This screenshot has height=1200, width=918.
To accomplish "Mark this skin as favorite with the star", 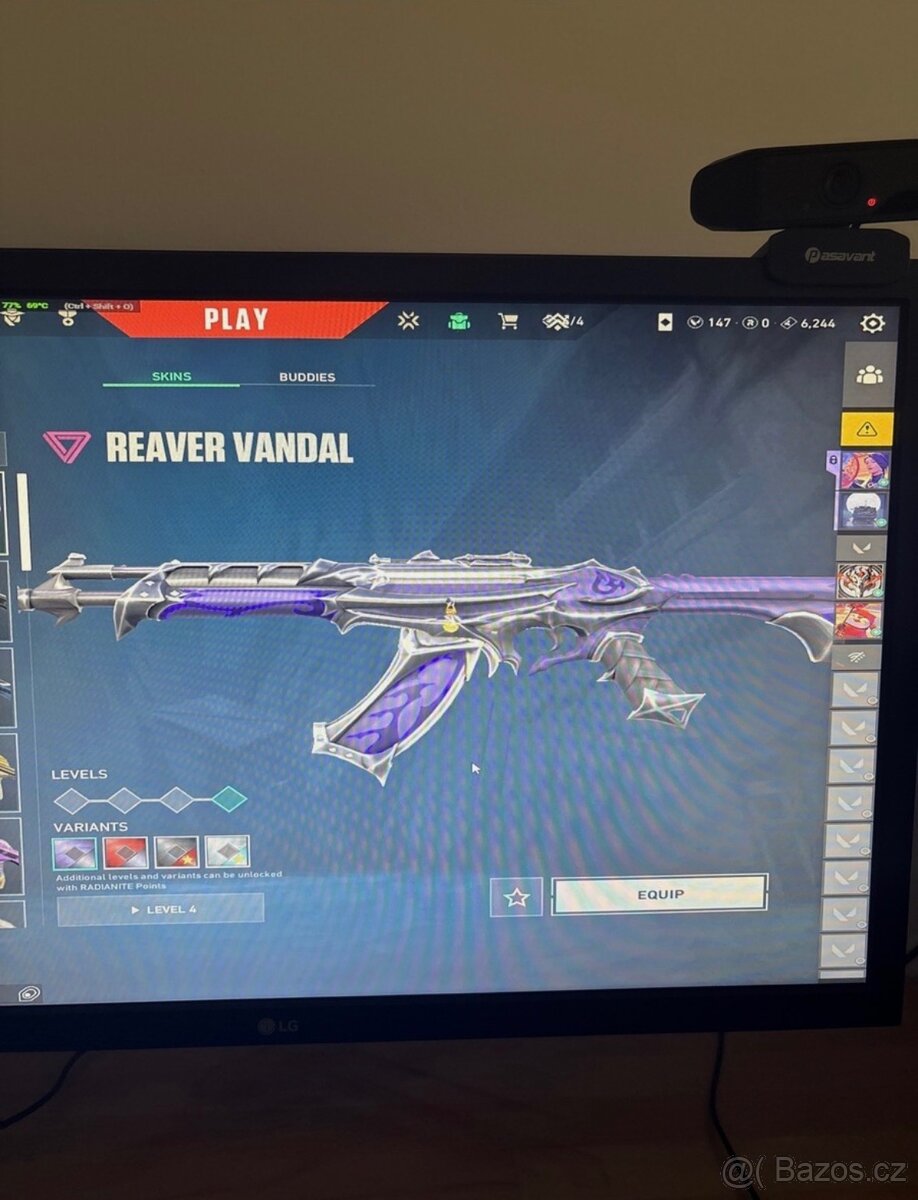I will [516, 897].
